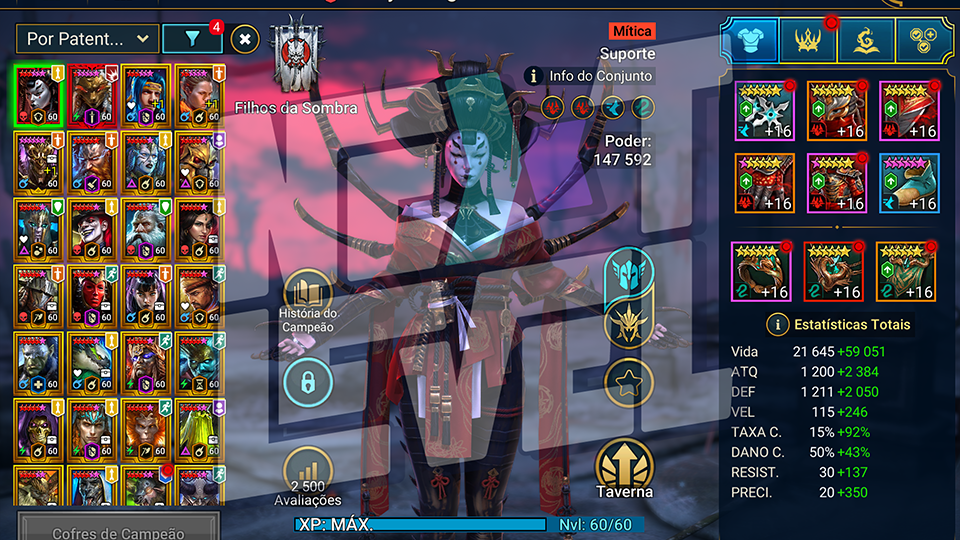Image resolution: width=960 pixels, height=540 pixels.
Task: Open the Por Patente sort dropdown
Action: tap(88, 39)
